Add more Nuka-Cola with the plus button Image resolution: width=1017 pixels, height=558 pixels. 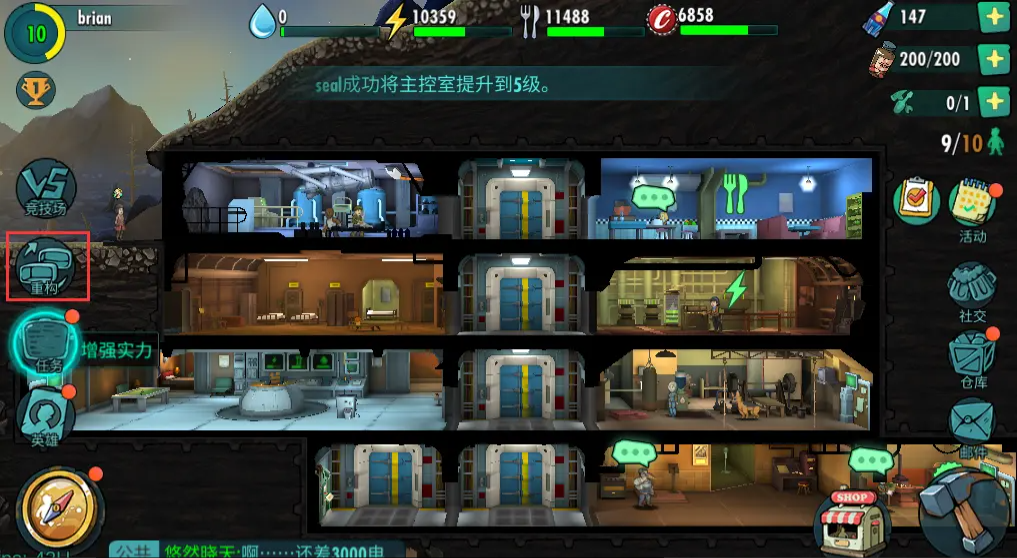(x=993, y=18)
